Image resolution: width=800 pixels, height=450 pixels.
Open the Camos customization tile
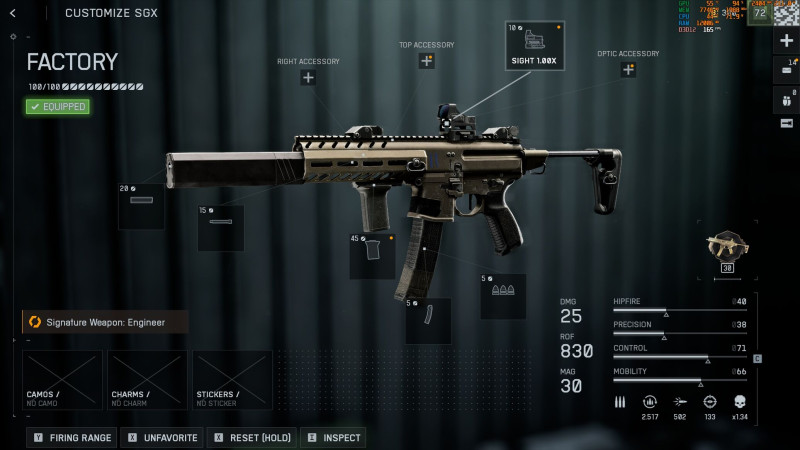pos(62,380)
